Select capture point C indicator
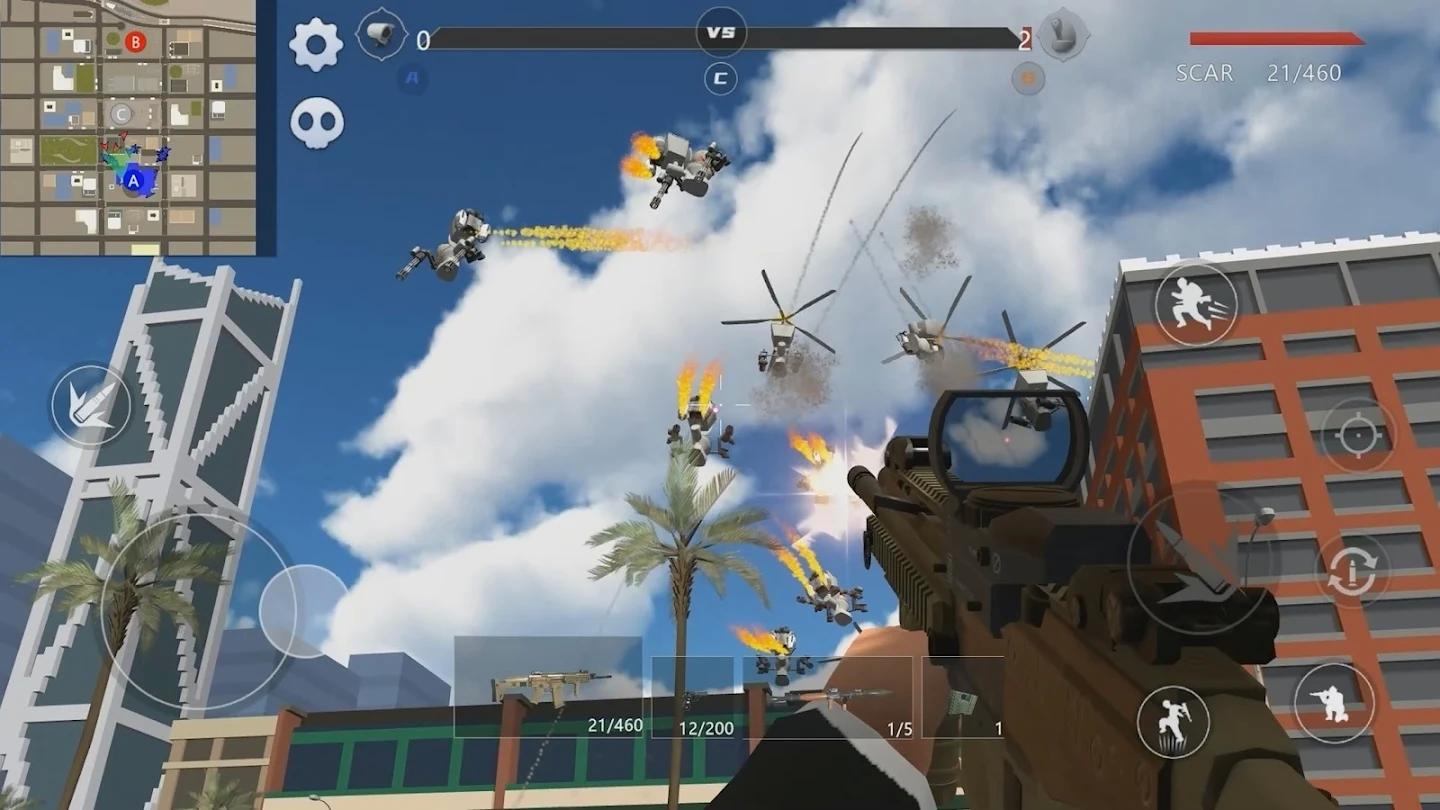The image size is (1440, 810). pyautogui.click(x=720, y=79)
